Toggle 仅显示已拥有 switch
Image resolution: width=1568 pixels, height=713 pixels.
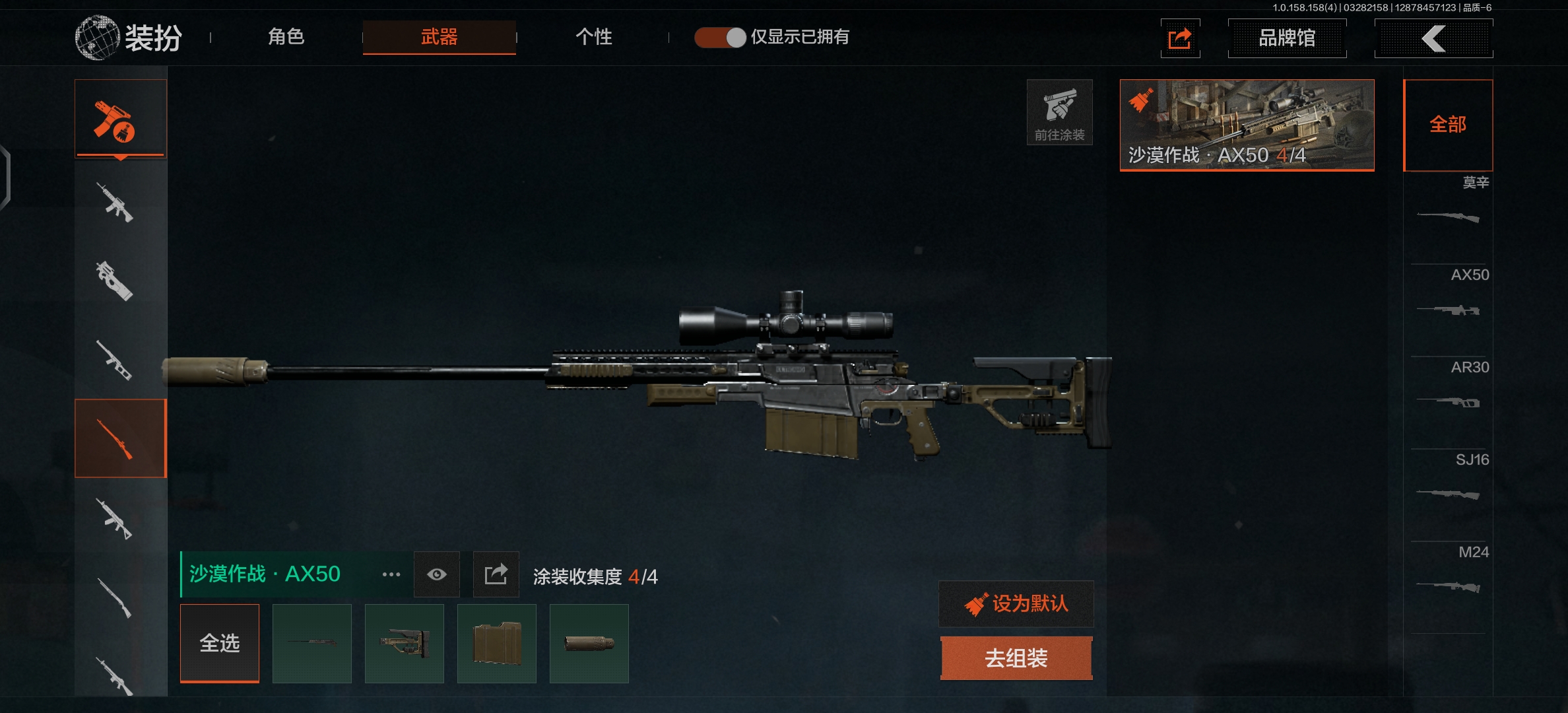720,38
